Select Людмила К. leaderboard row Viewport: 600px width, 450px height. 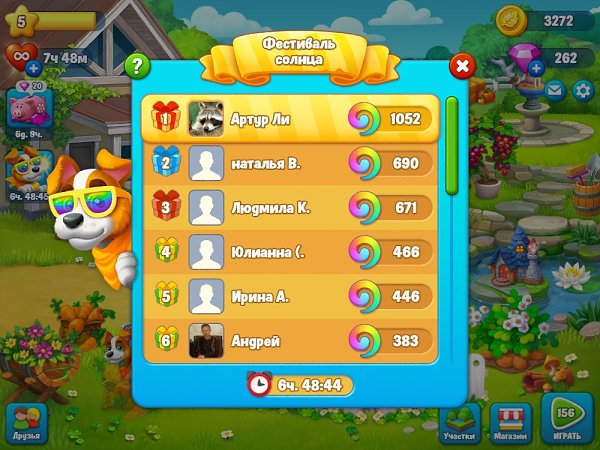(289, 207)
